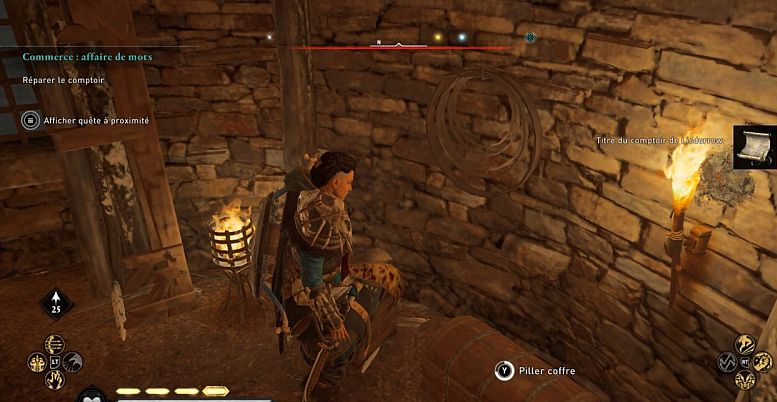Image resolution: width=777 pixels, height=402 pixels.
Task: Select the Lisdurrow trade deed scroll icon
Action: click(x=754, y=148)
